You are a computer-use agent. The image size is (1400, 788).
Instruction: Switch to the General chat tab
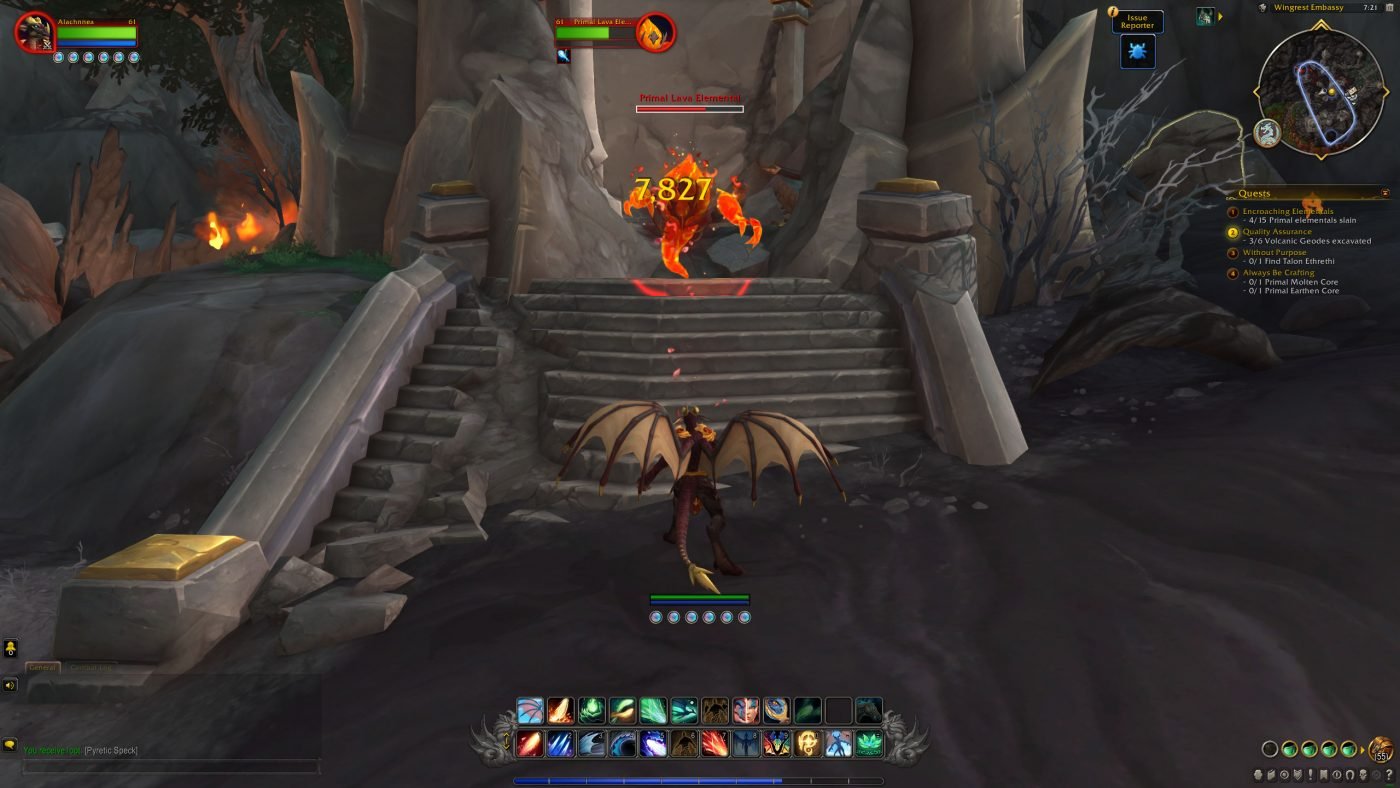tap(42, 667)
